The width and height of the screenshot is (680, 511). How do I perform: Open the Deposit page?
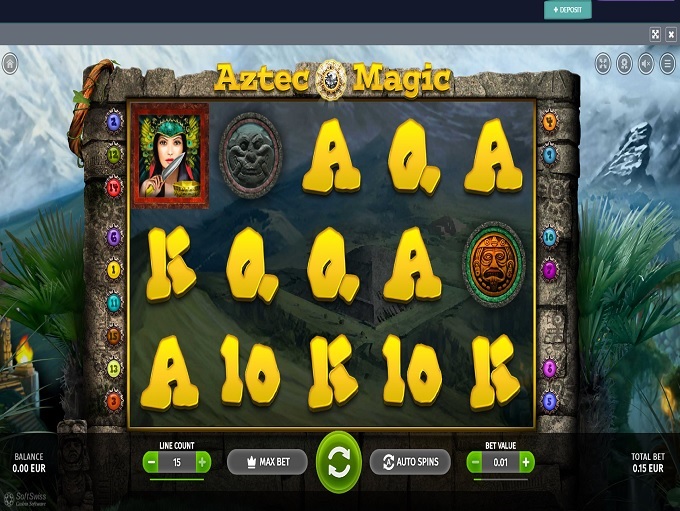[567, 10]
